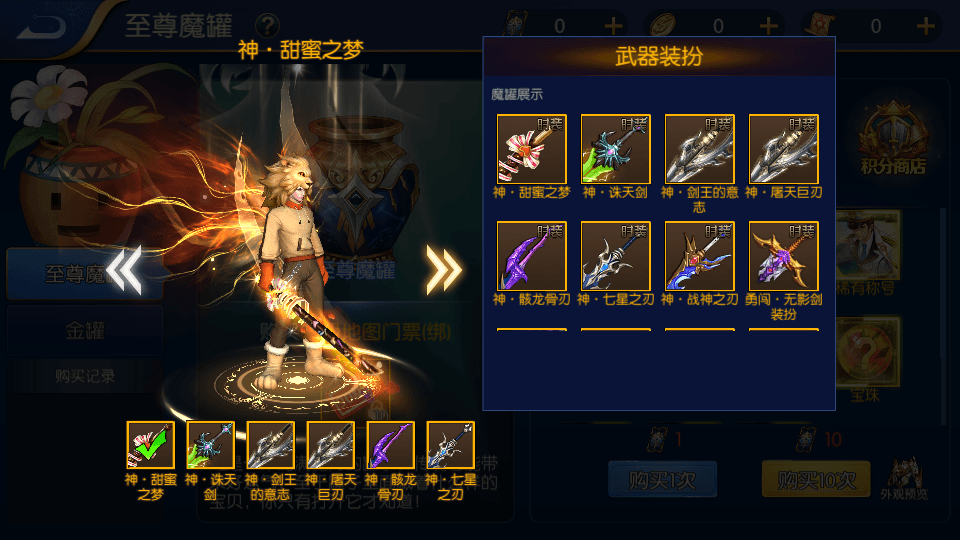Screen dimensions: 960x540
Task: Choose 神·剑王的意志 in the weapon panel
Action: 700,149
